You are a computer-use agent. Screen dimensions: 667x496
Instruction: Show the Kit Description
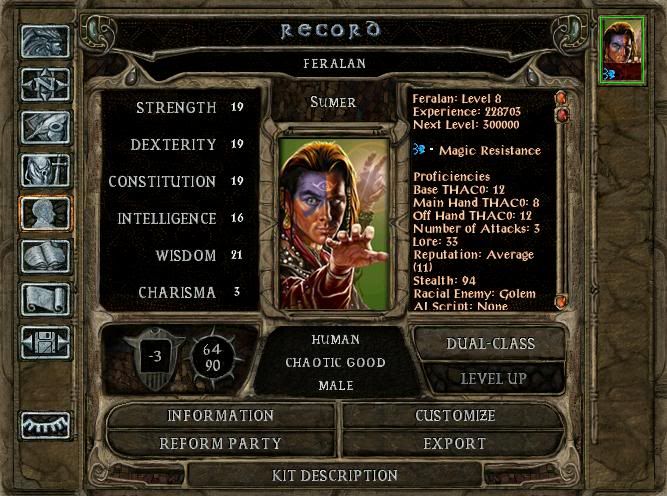(x=336, y=475)
